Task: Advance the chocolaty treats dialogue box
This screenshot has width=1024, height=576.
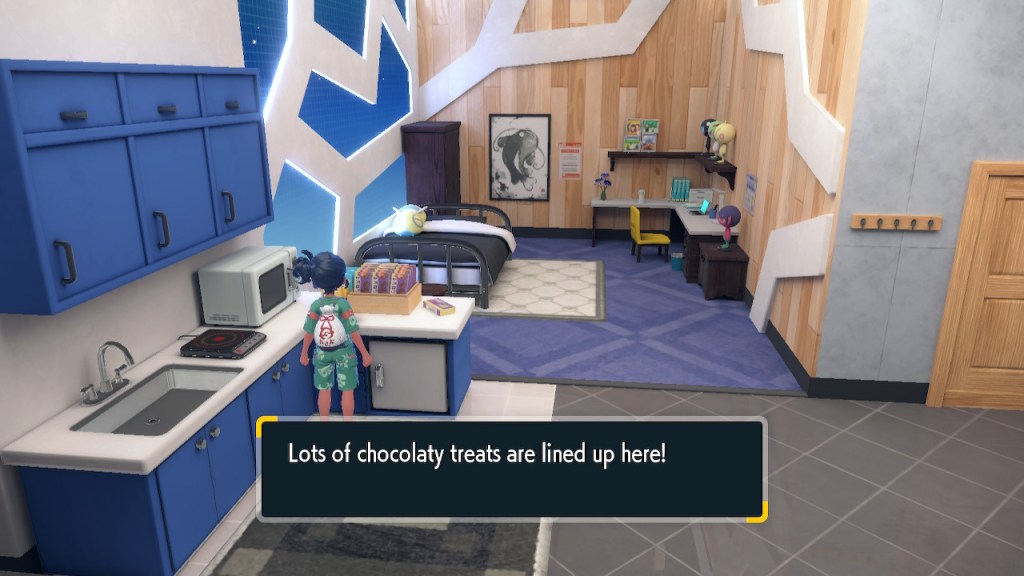Action: tap(511, 468)
